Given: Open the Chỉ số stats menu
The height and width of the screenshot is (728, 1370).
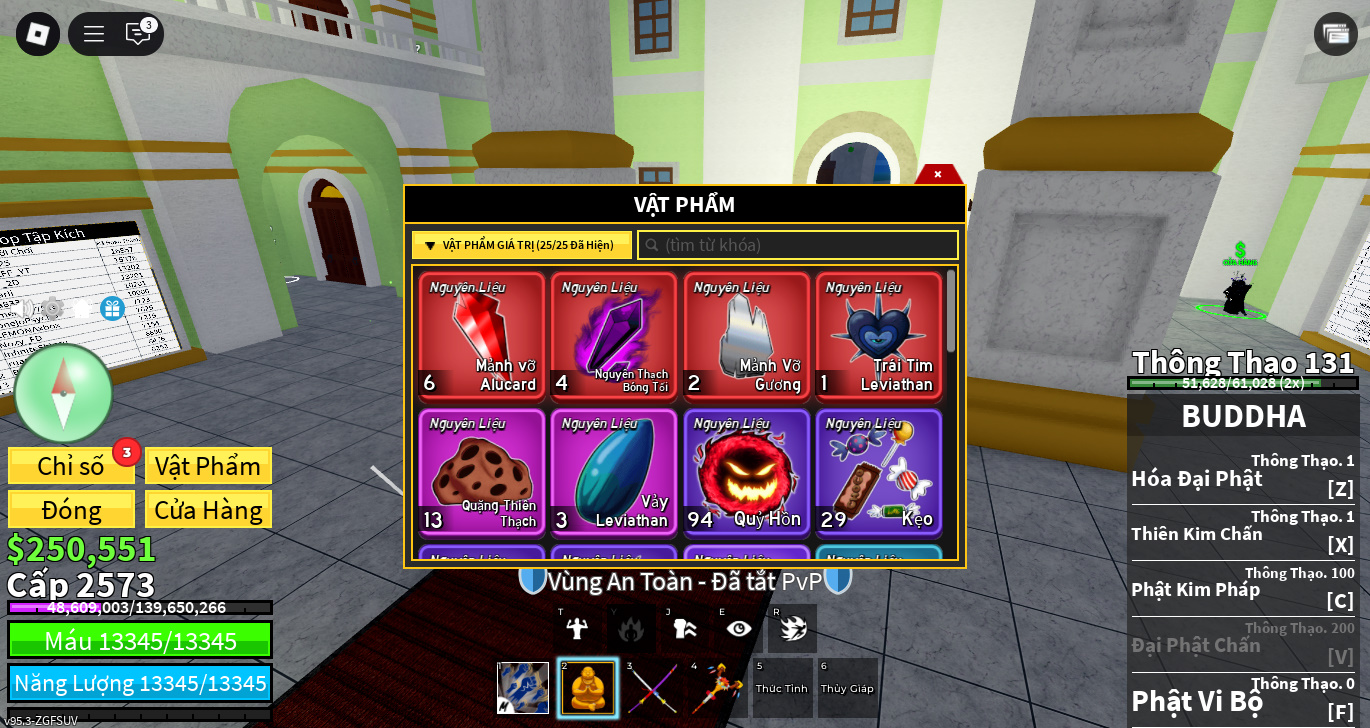Looking at the screenshot, I should coord(71,466).
